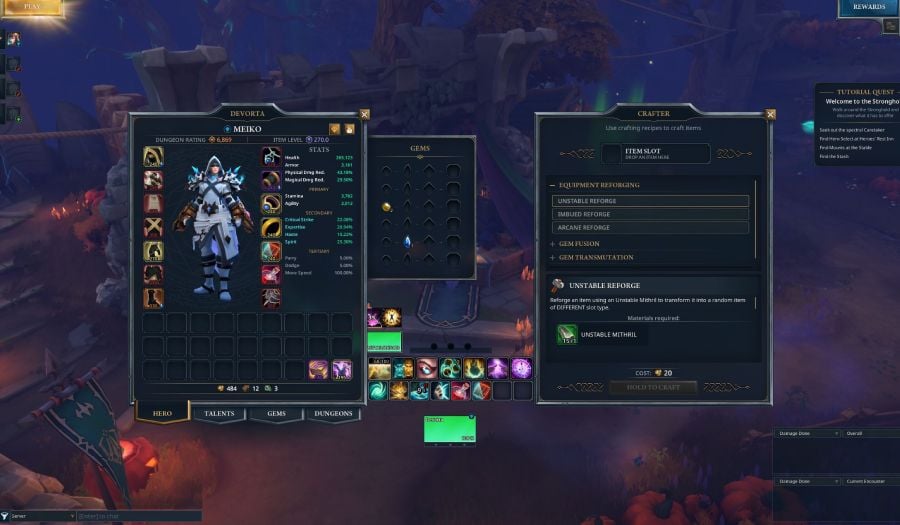Viewport: 900px width, 525px height.
Task: Expand the Gem Fusion category
Action: 578,244
